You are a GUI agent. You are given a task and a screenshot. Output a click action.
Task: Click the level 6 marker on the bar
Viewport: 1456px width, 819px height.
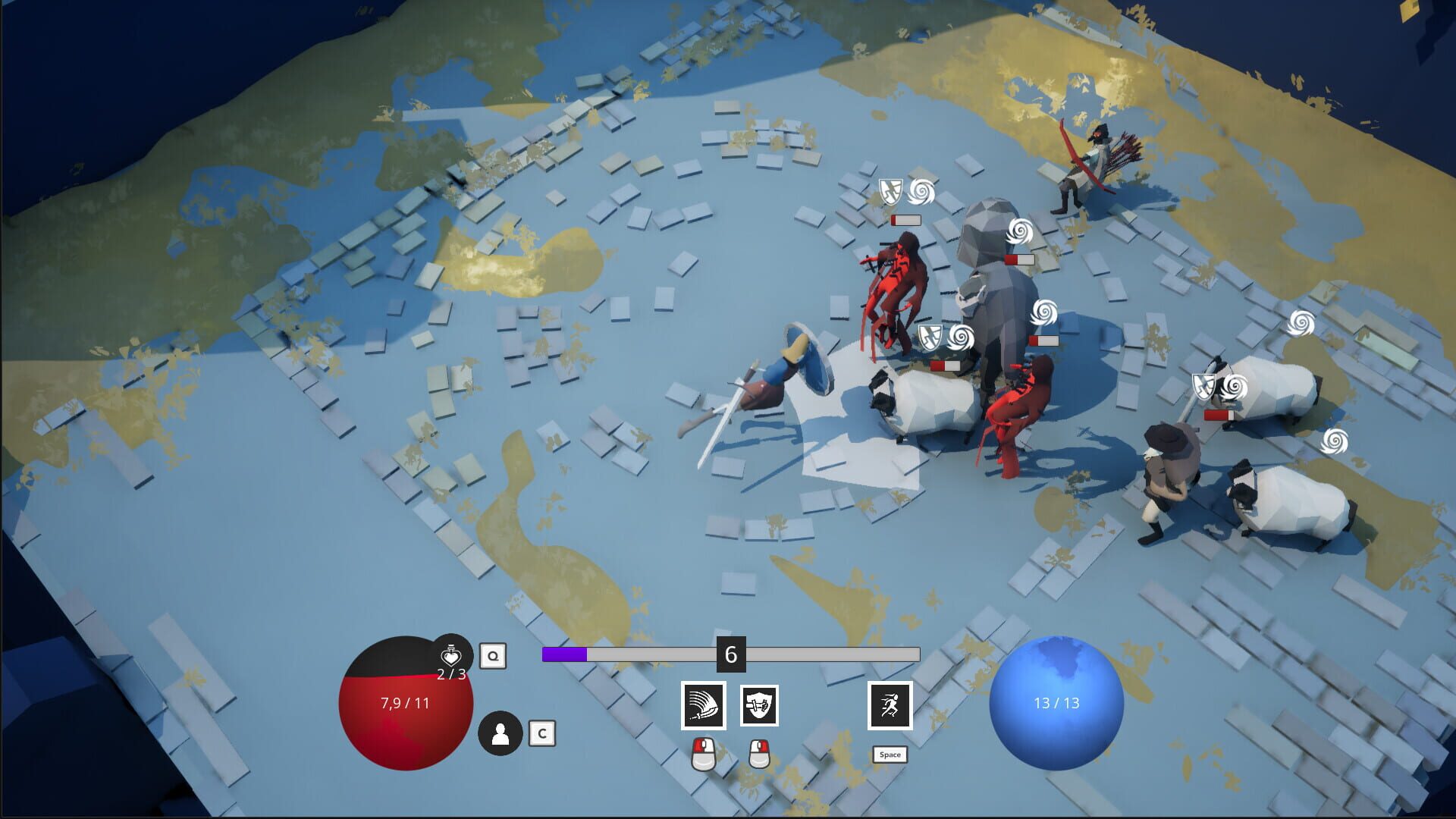coord(730,653)
